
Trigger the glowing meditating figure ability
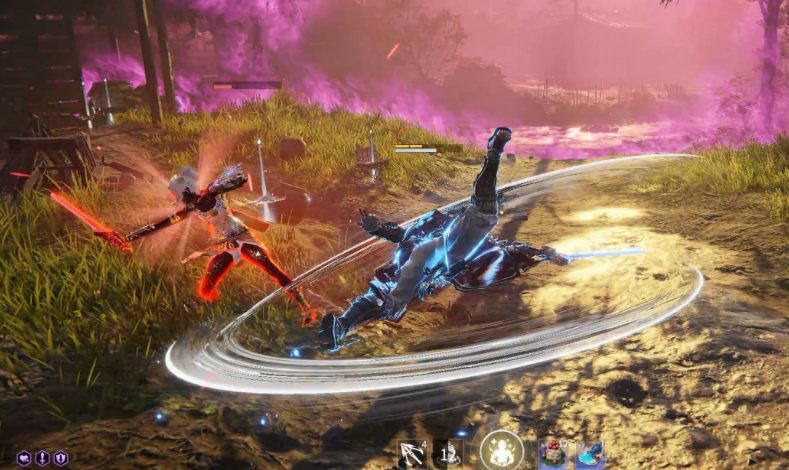point(502,451)
